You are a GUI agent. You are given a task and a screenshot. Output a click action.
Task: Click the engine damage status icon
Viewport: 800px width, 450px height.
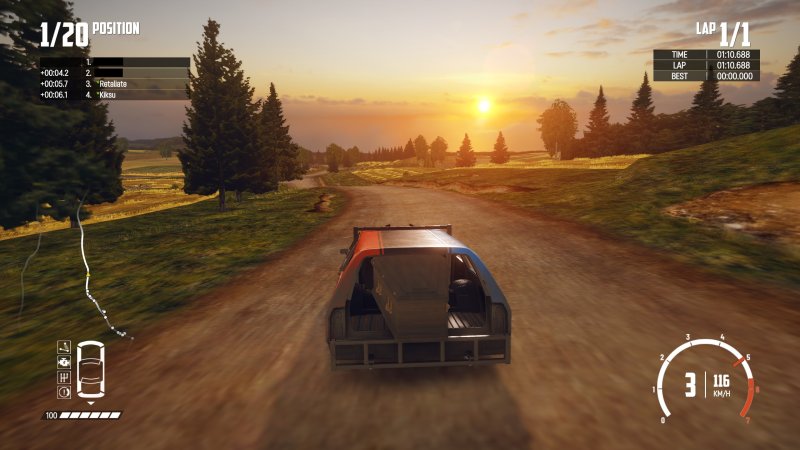click(x=64, y=361)
